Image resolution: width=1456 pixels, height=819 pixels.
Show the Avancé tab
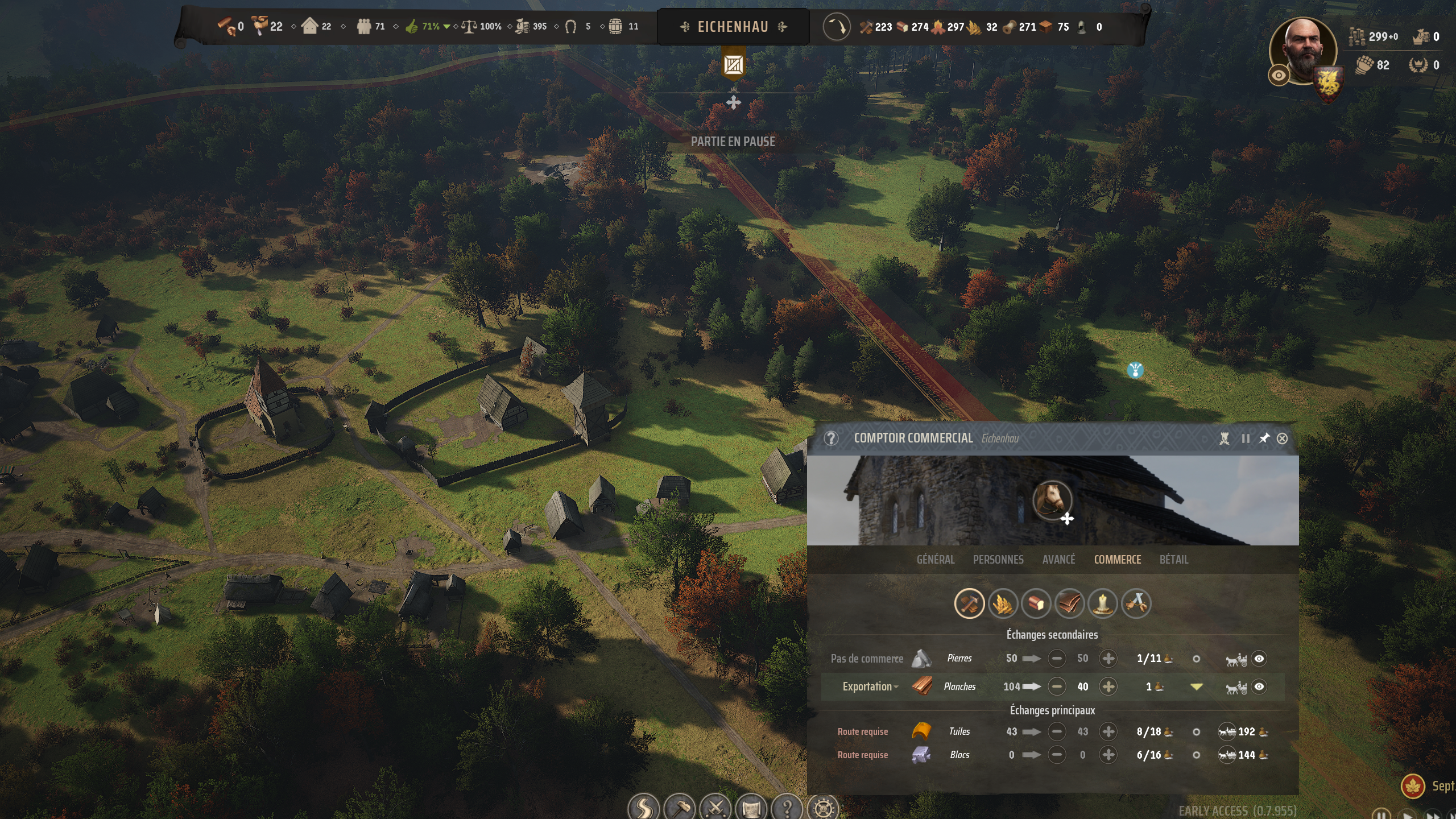tap(1058, 560)
